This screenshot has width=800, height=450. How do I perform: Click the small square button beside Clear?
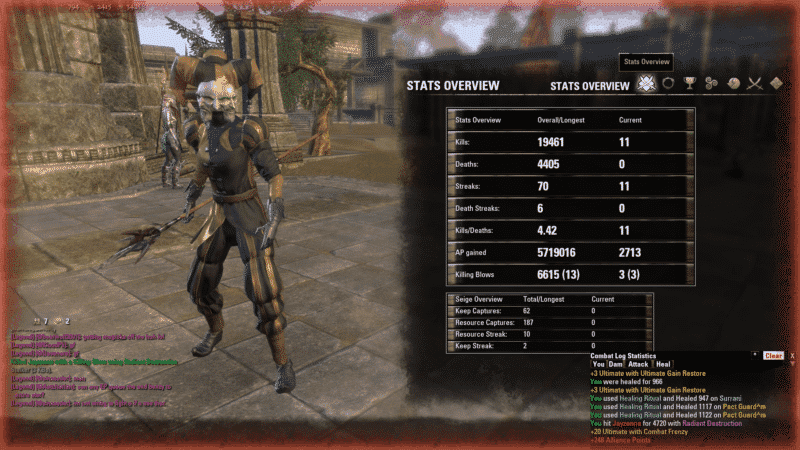(x=755, y=355)
